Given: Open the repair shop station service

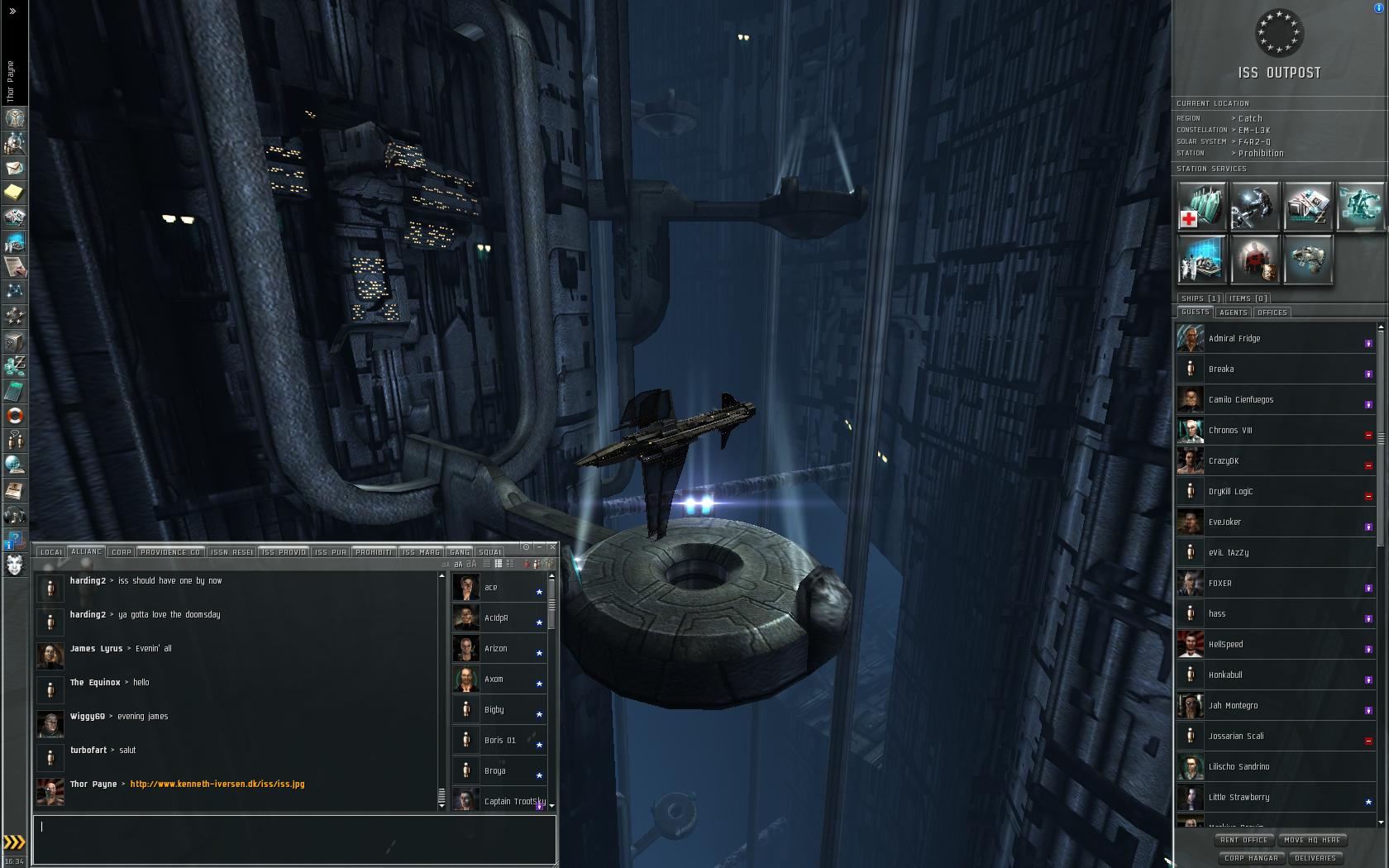Looking at the screenshot, I should pos(1254,206).
